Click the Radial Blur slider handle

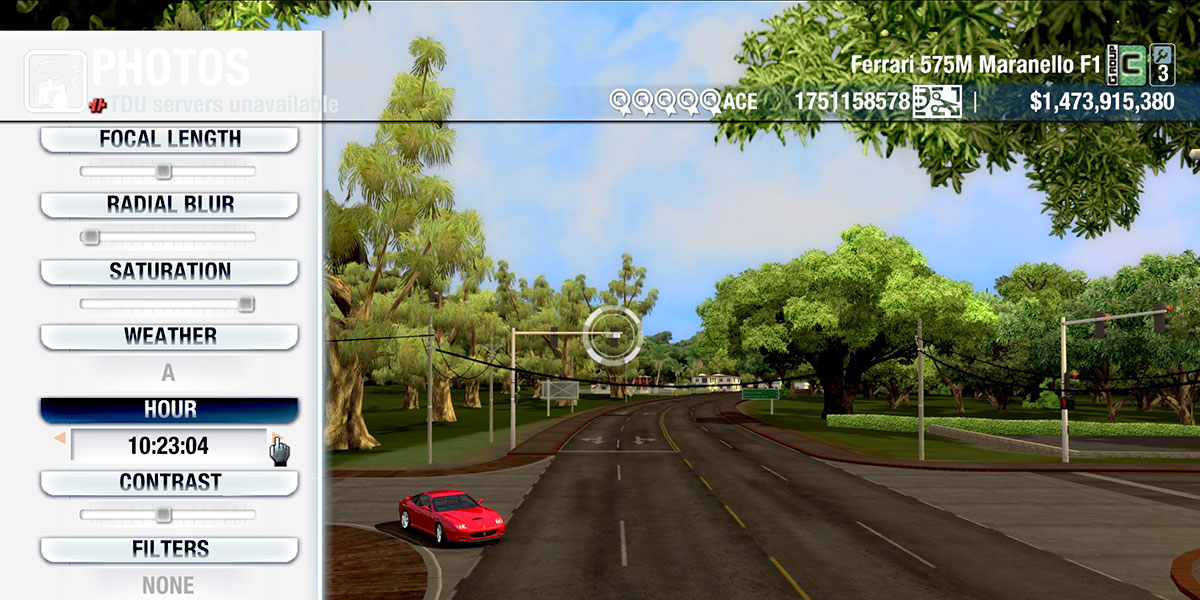point(90,237)
